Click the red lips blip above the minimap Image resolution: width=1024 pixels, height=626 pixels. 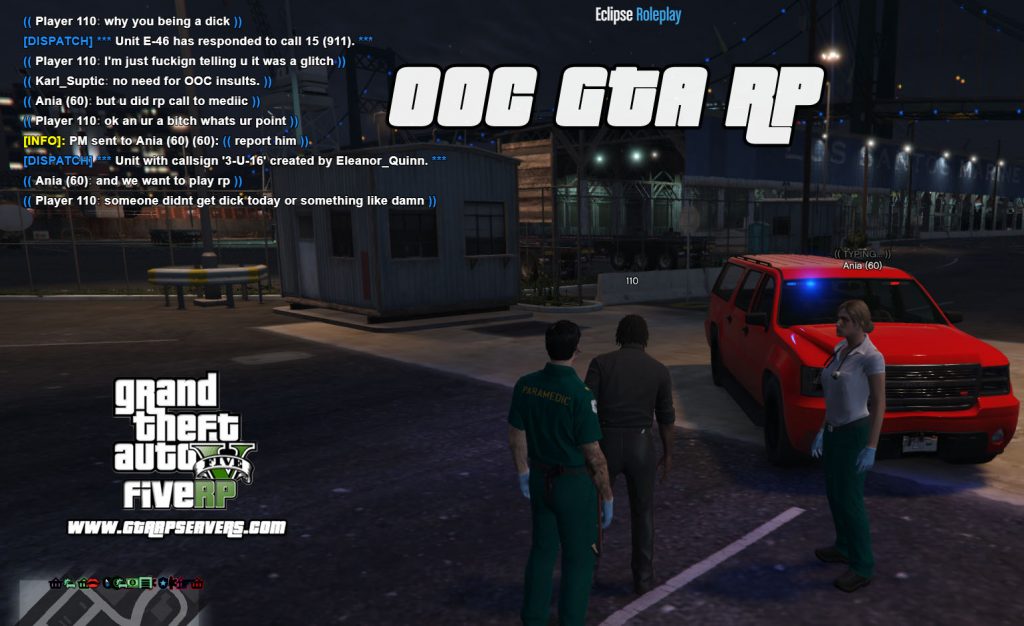point(93,582)
